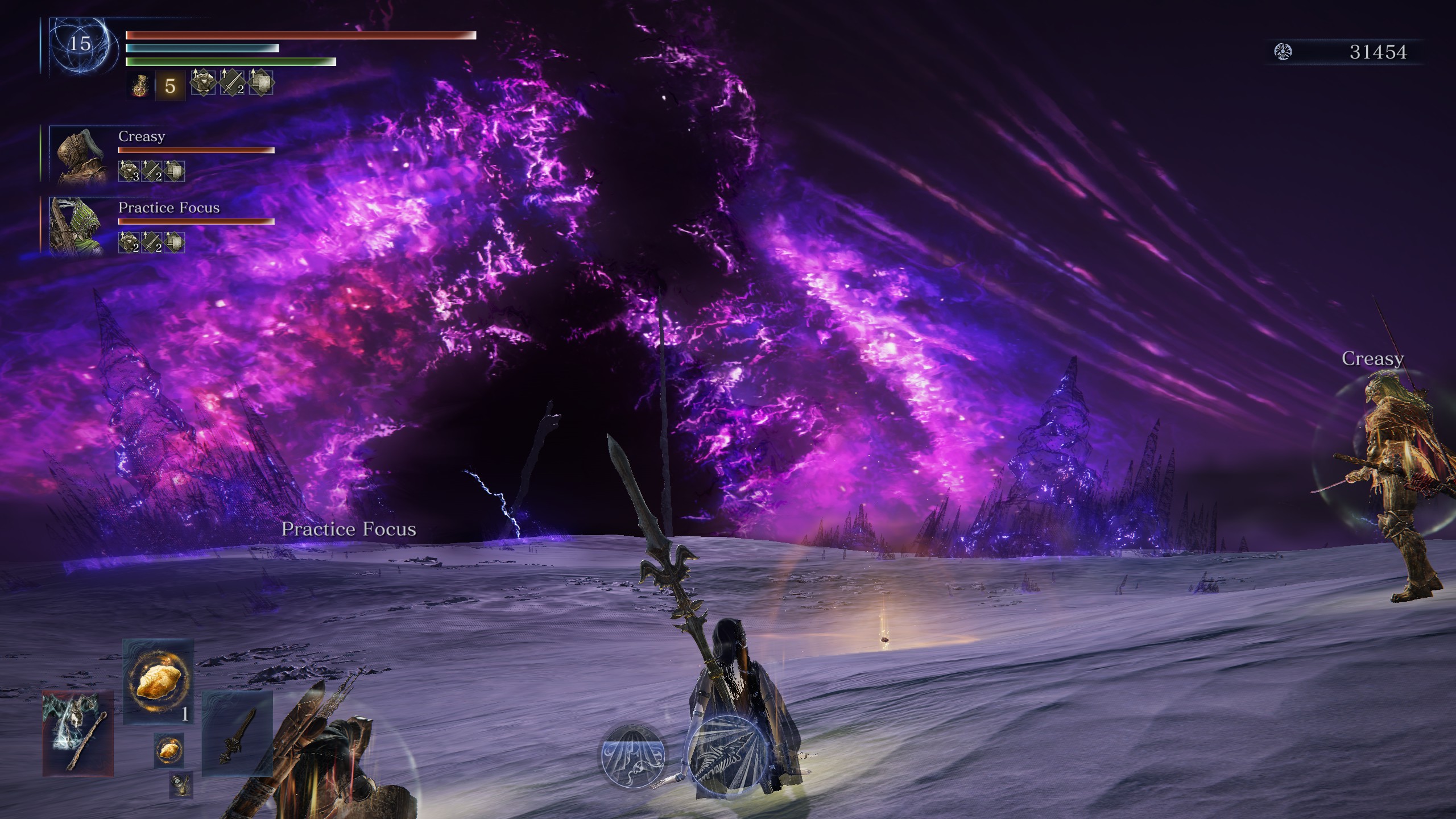Select your own armor buff icon
The image size is (1456, 819).
203,83
